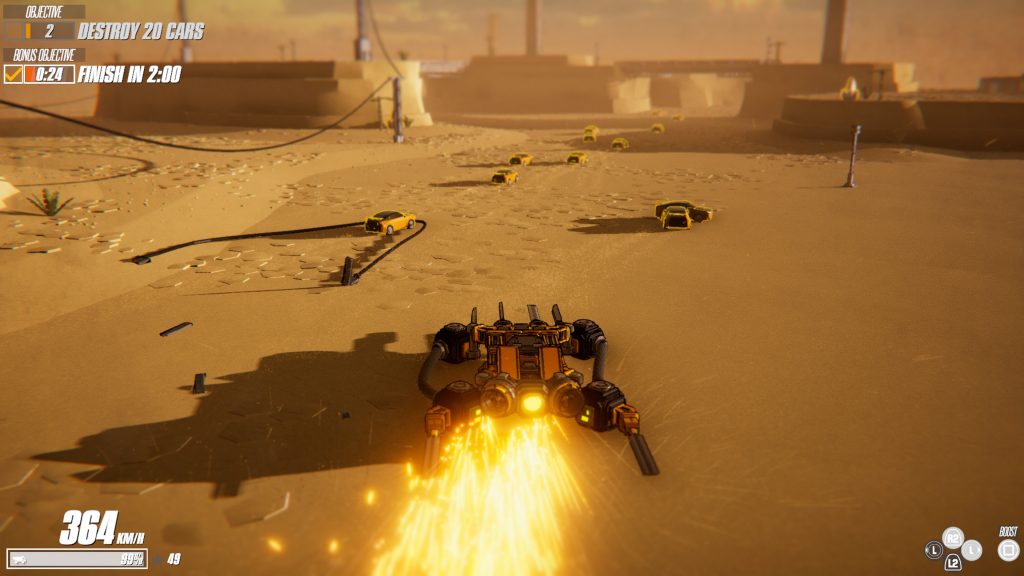Image resolution: width=1024 pixels, height=576 pixels.
Task: Select the Destroy 20 Cars objective tracker
Action: point(140,32)
